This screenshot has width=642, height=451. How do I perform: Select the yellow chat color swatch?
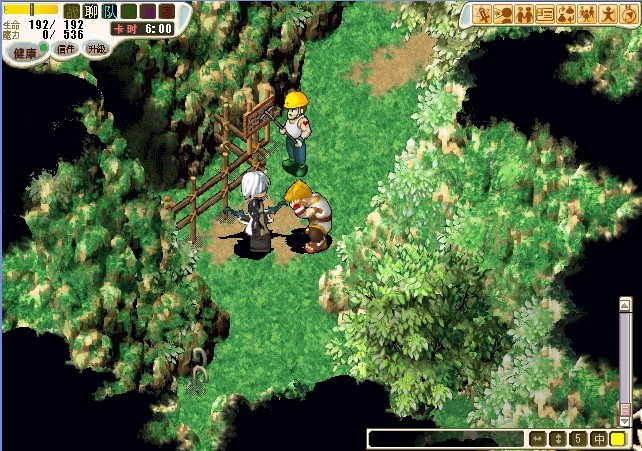(618, 439)
